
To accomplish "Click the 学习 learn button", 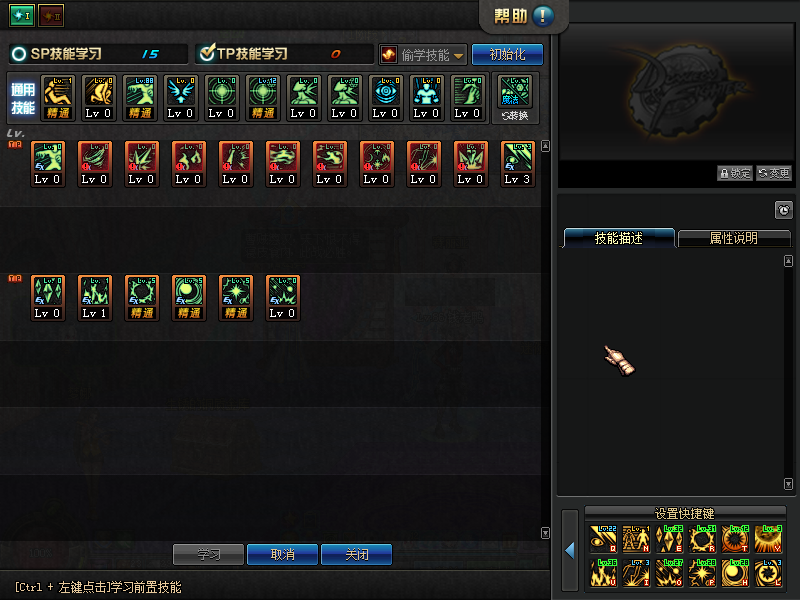I will click(x=208, y=554).
